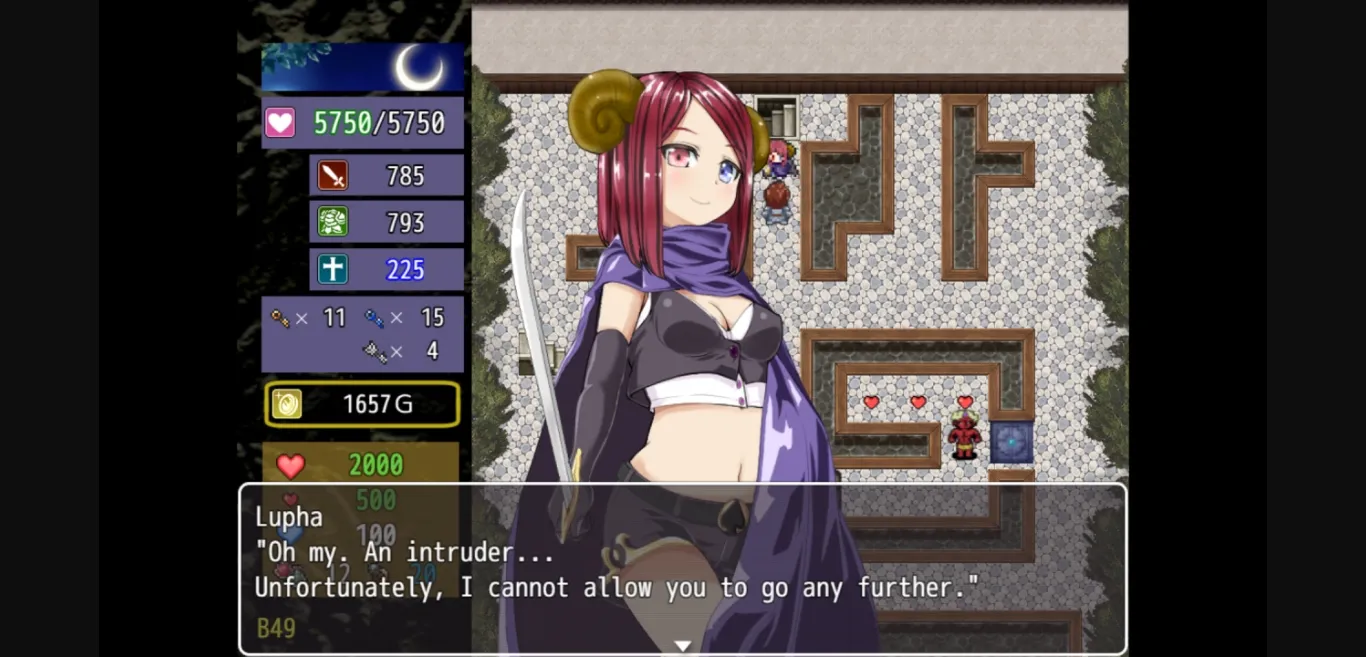The width and height of the screenshot is (1366, 657).
Task: Advance dialogue with the white continue arrow
Action: 682,646
